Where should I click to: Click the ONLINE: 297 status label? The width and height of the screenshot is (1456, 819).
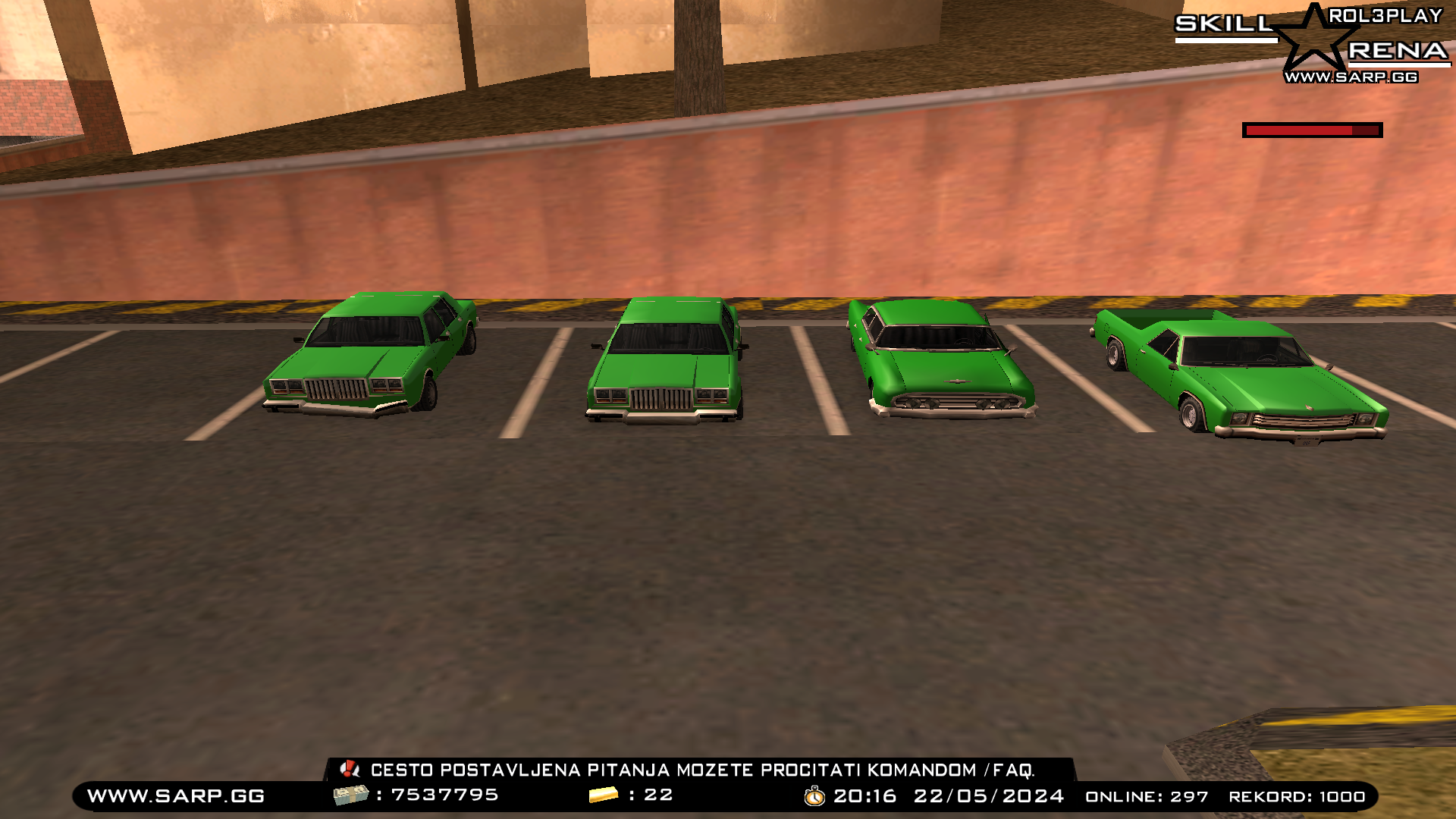point(1147,797)
